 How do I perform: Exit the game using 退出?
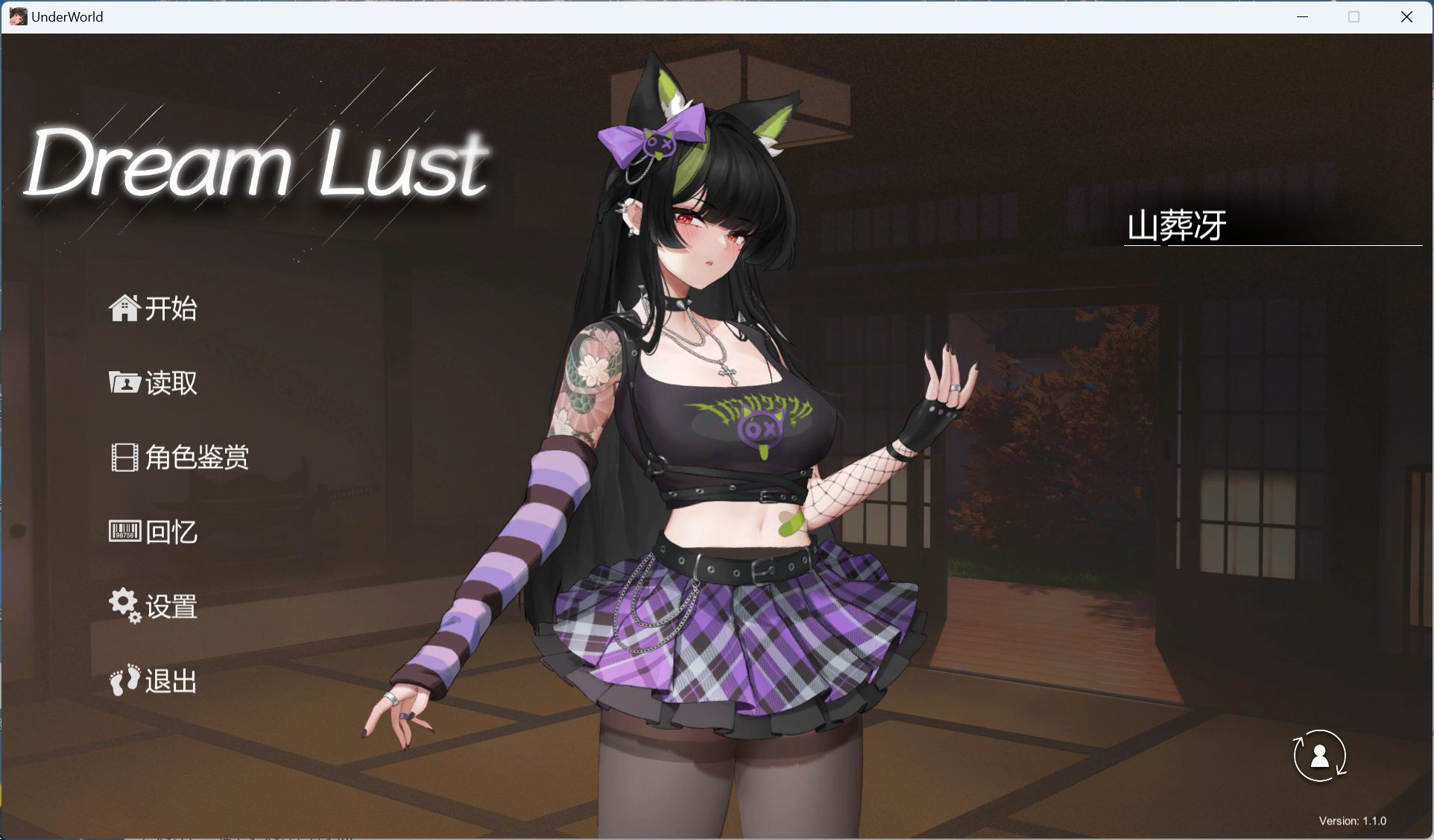pos(173,680)
